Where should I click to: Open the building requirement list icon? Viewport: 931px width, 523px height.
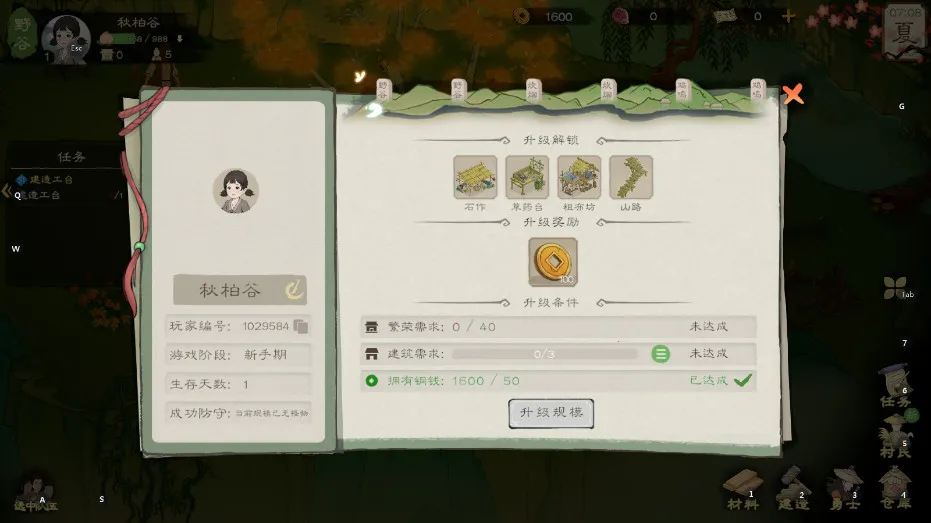click(x=661, y=354)
